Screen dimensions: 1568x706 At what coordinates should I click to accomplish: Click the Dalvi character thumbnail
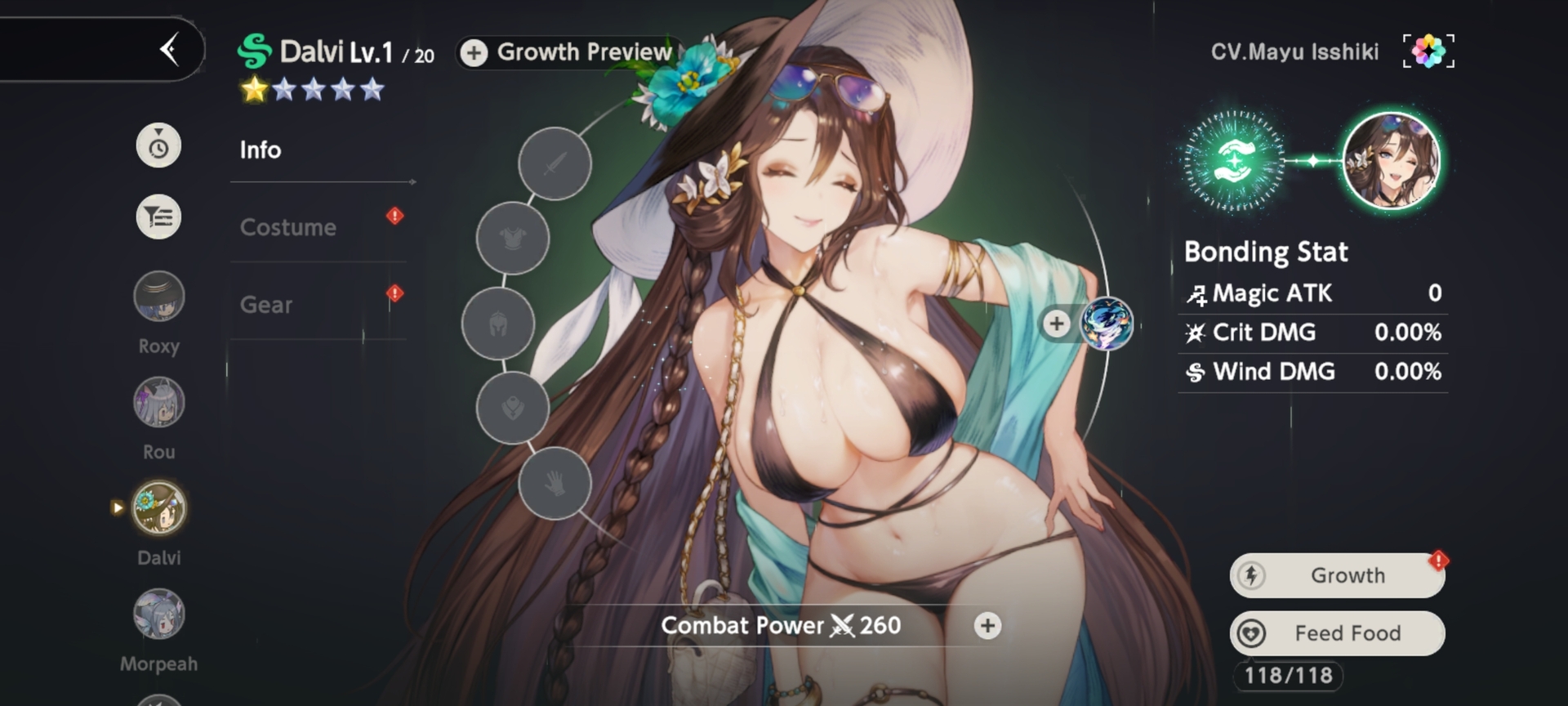[159, 508]
